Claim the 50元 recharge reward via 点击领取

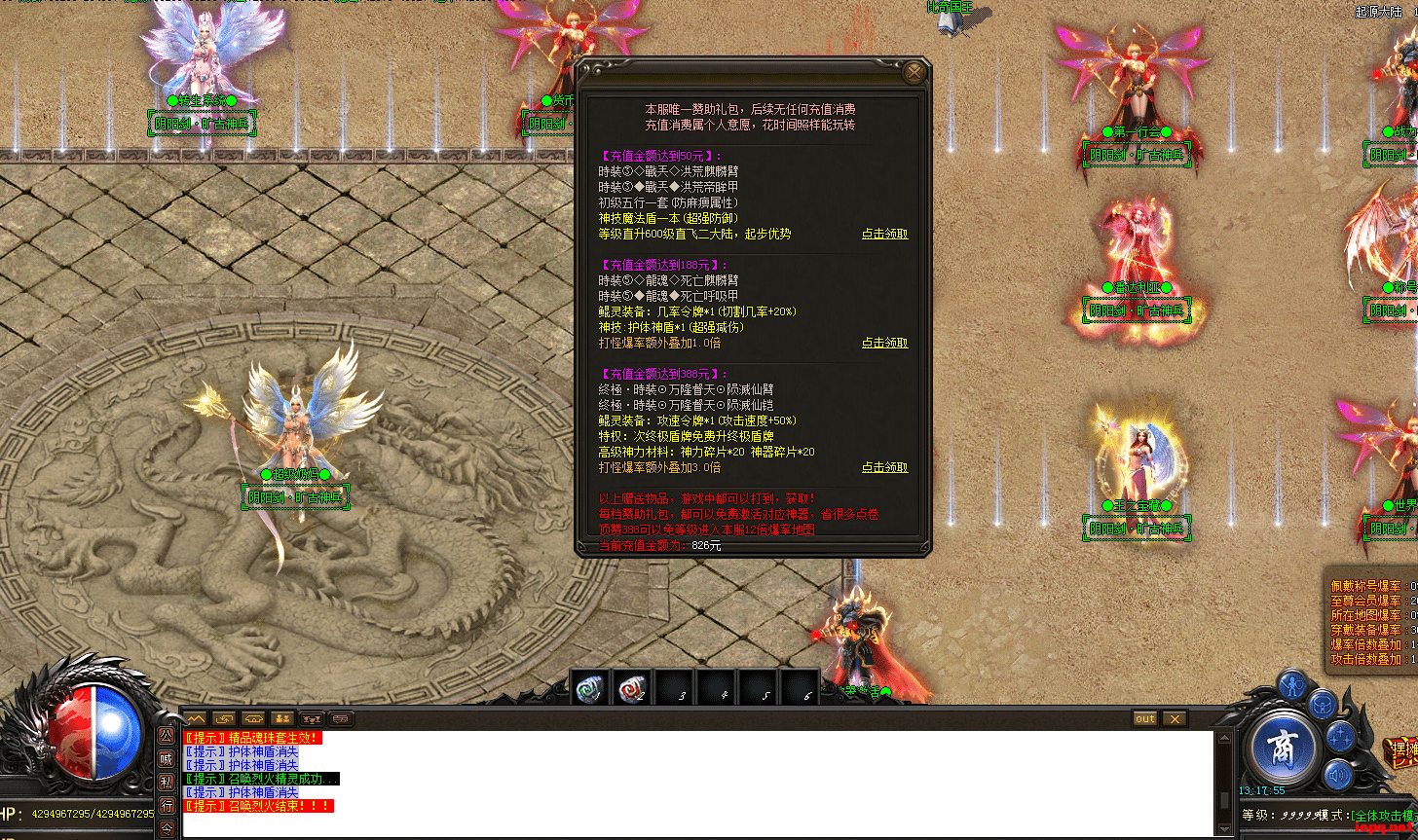point(883,234)
